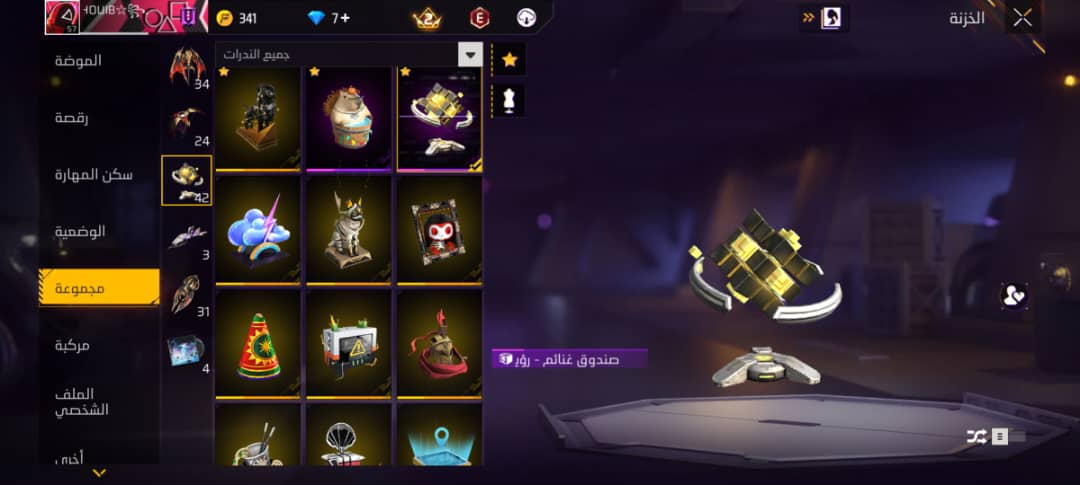
Task: Open the الملف الشخصي category
Action: pyautogui.click(x=82, y=401)
